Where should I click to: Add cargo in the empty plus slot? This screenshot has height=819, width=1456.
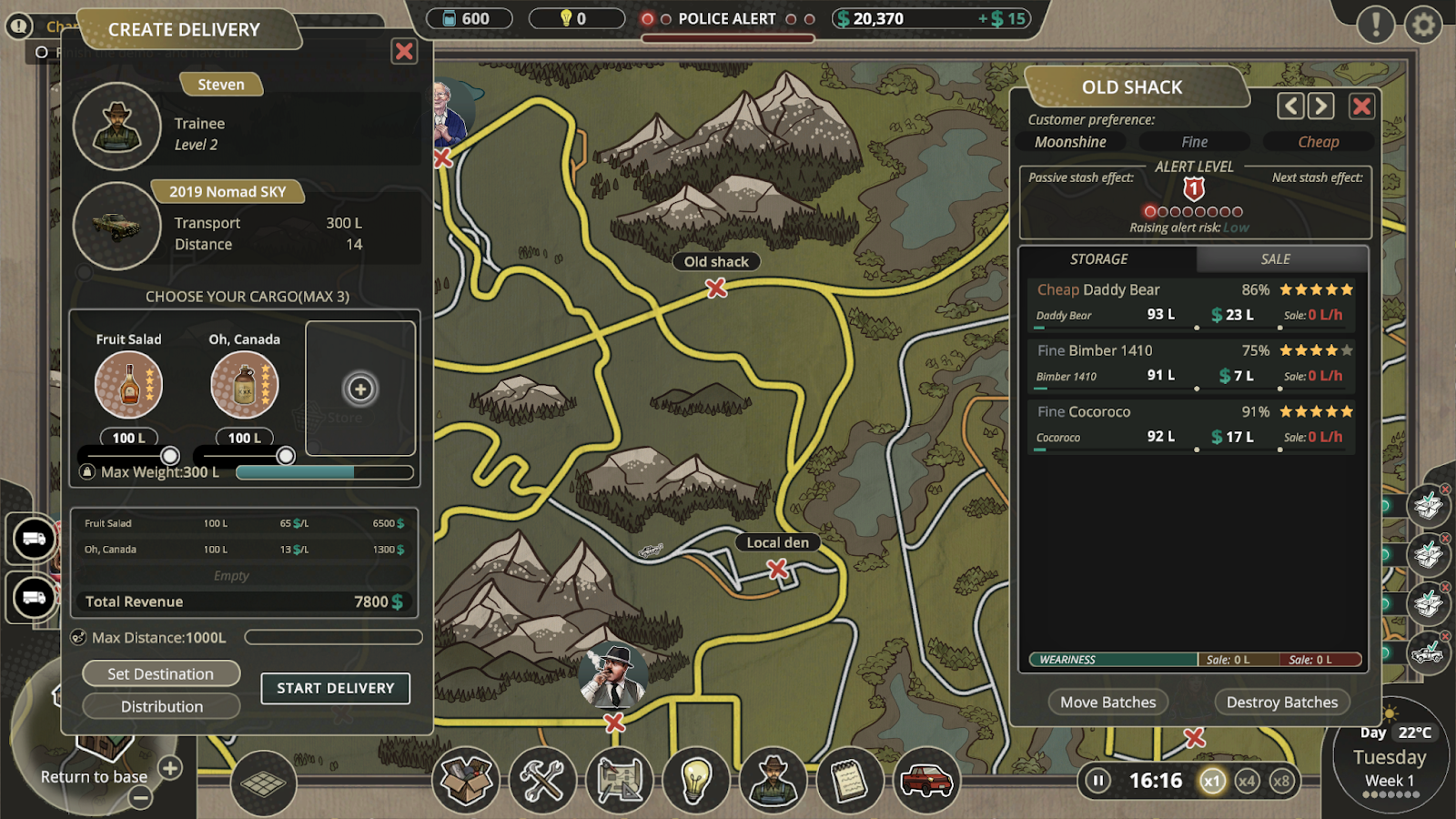pyautogui.click(x=360, y=389)
